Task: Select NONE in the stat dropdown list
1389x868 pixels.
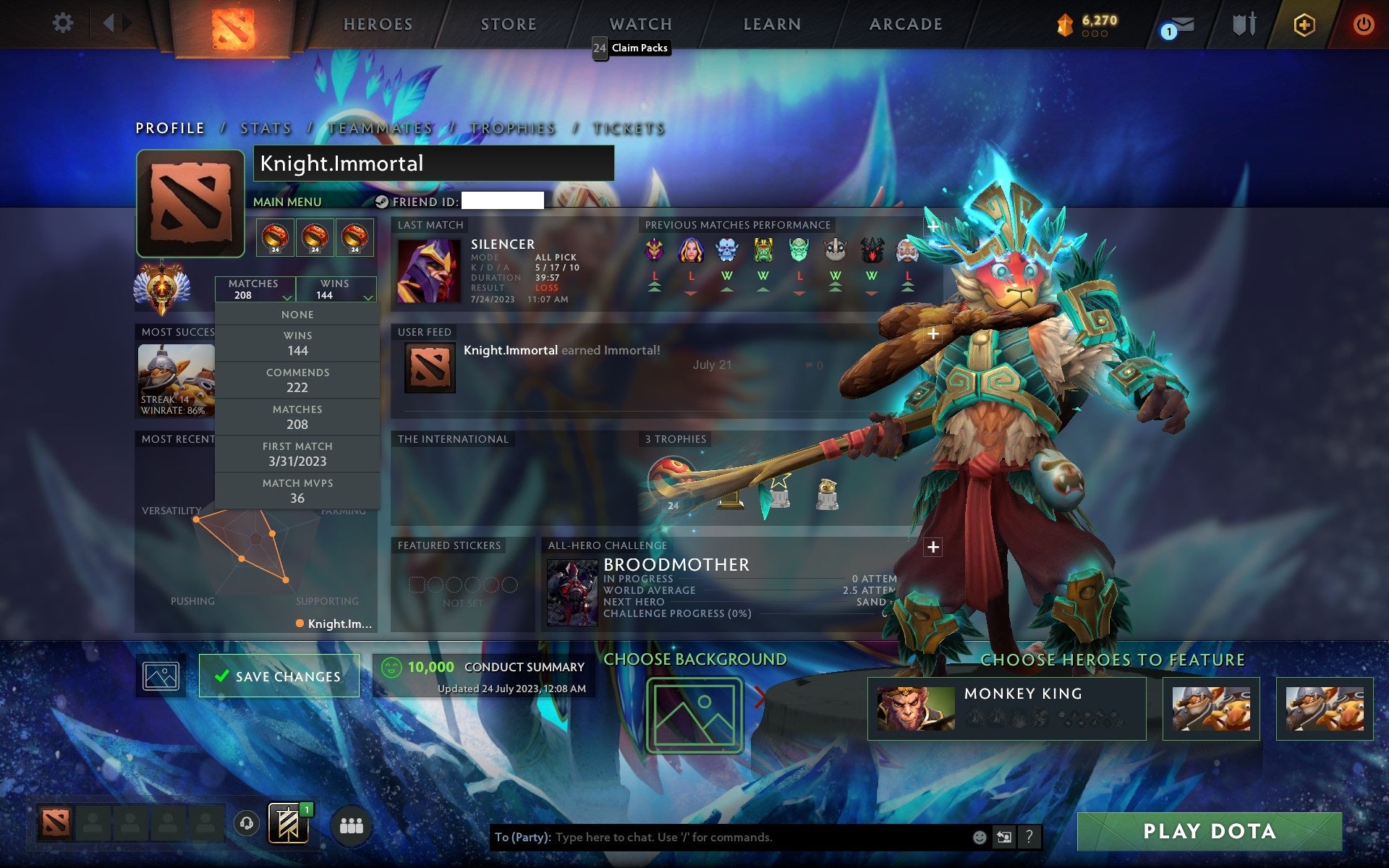Action: 298,314
